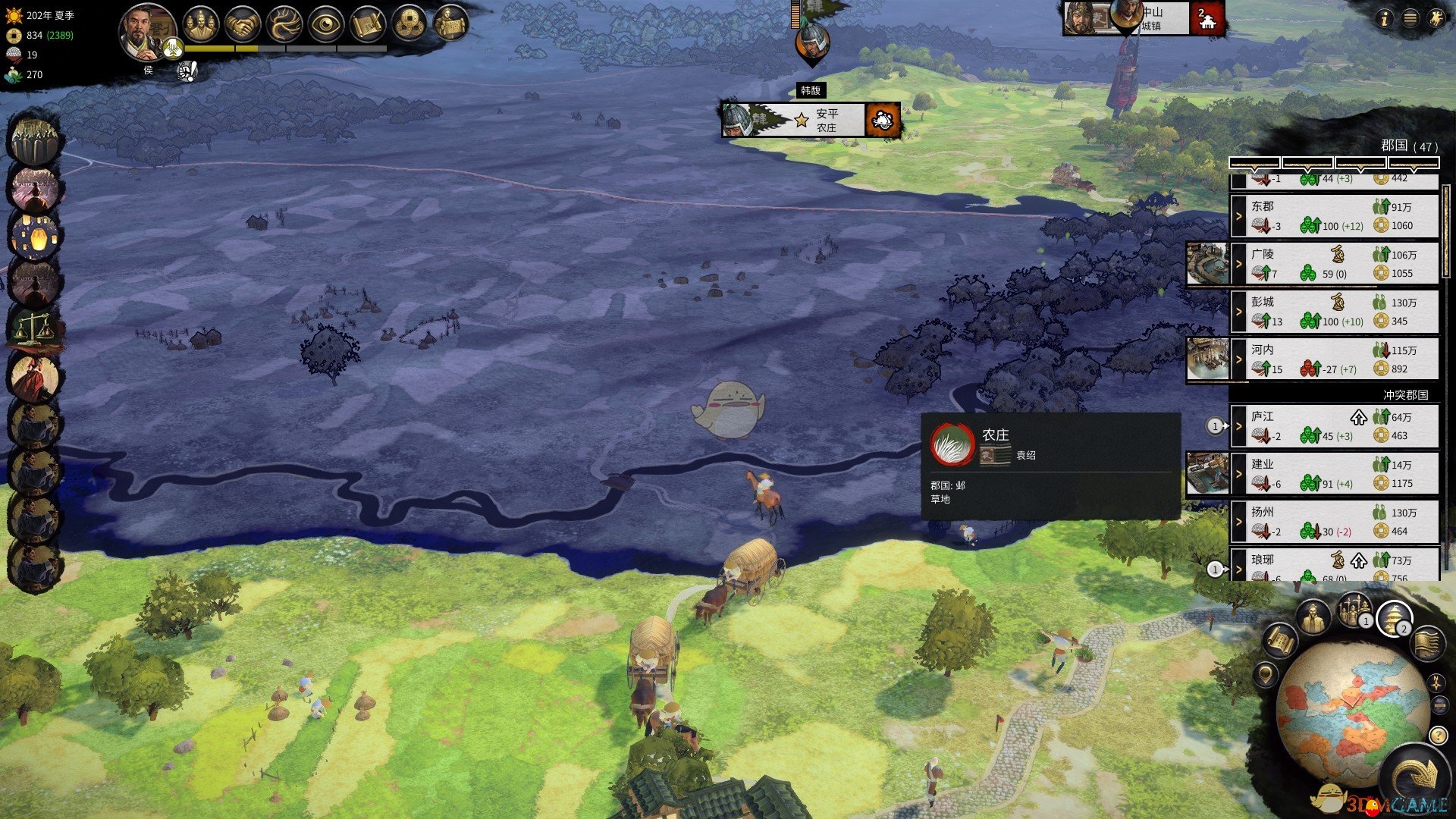This screenshot has width=1456, height=819.
Task: Open the information 'i' button
Action: point(1384,19)
